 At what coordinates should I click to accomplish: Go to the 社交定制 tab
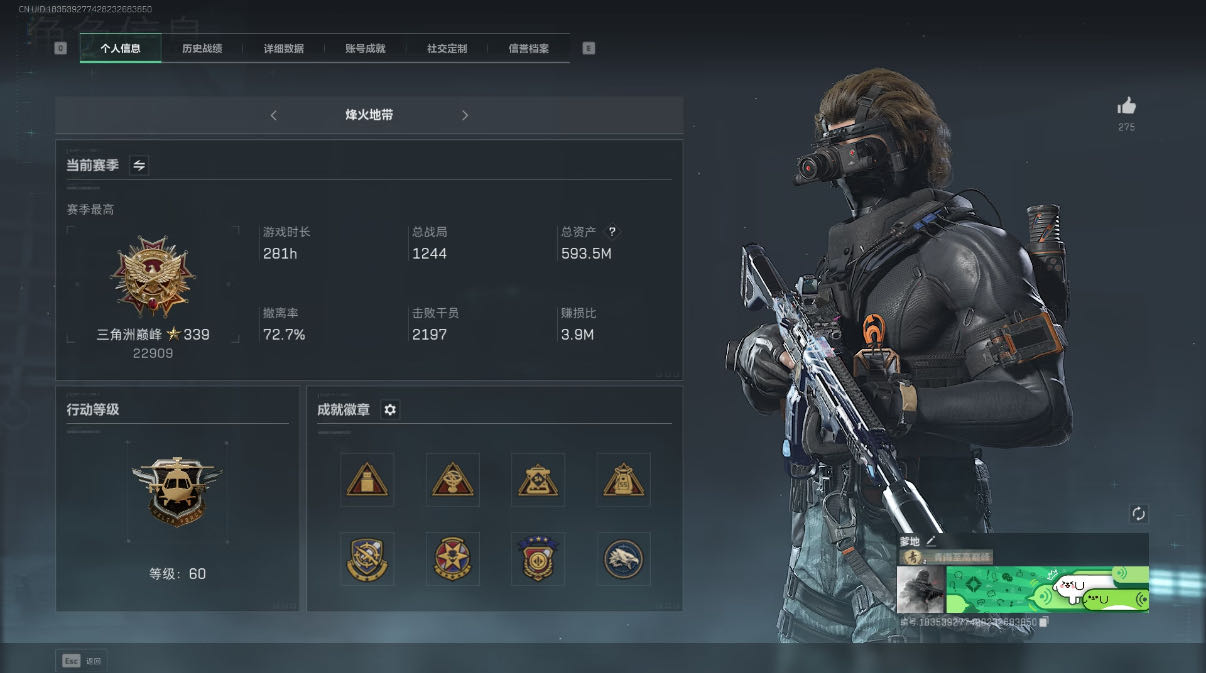[x=447, y=48]
